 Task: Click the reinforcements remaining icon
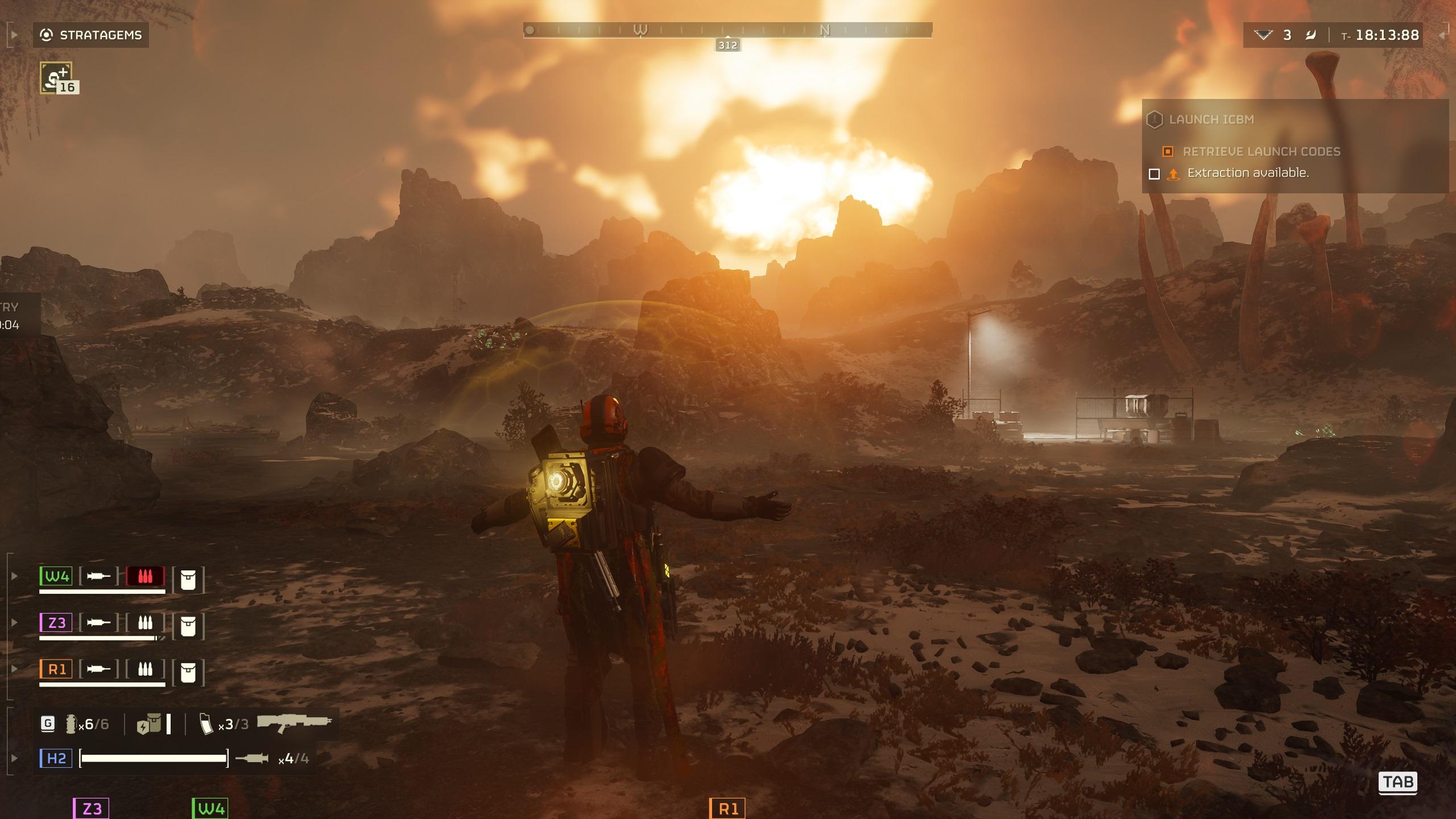tap(1263, 35)
